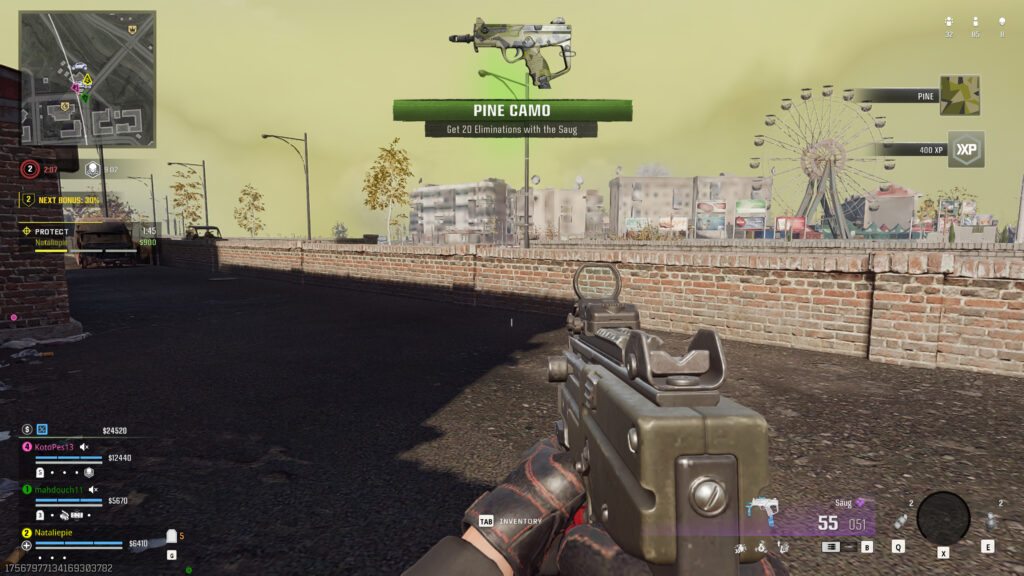Screen dimensions: 1024x576
Task: Select the Pine Camo unlock banner
Action: (512, 110)
